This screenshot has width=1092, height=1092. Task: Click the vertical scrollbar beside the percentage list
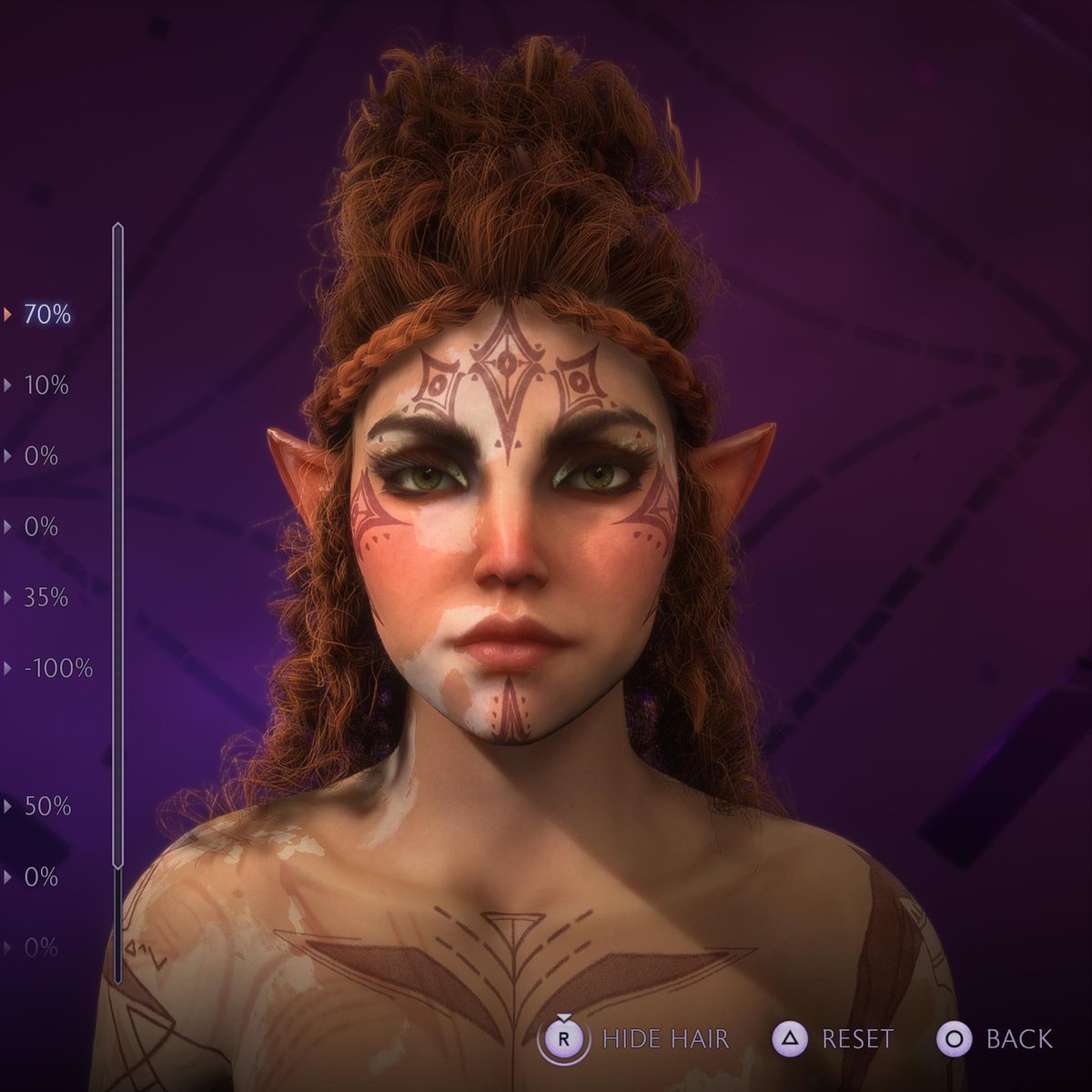117,546
